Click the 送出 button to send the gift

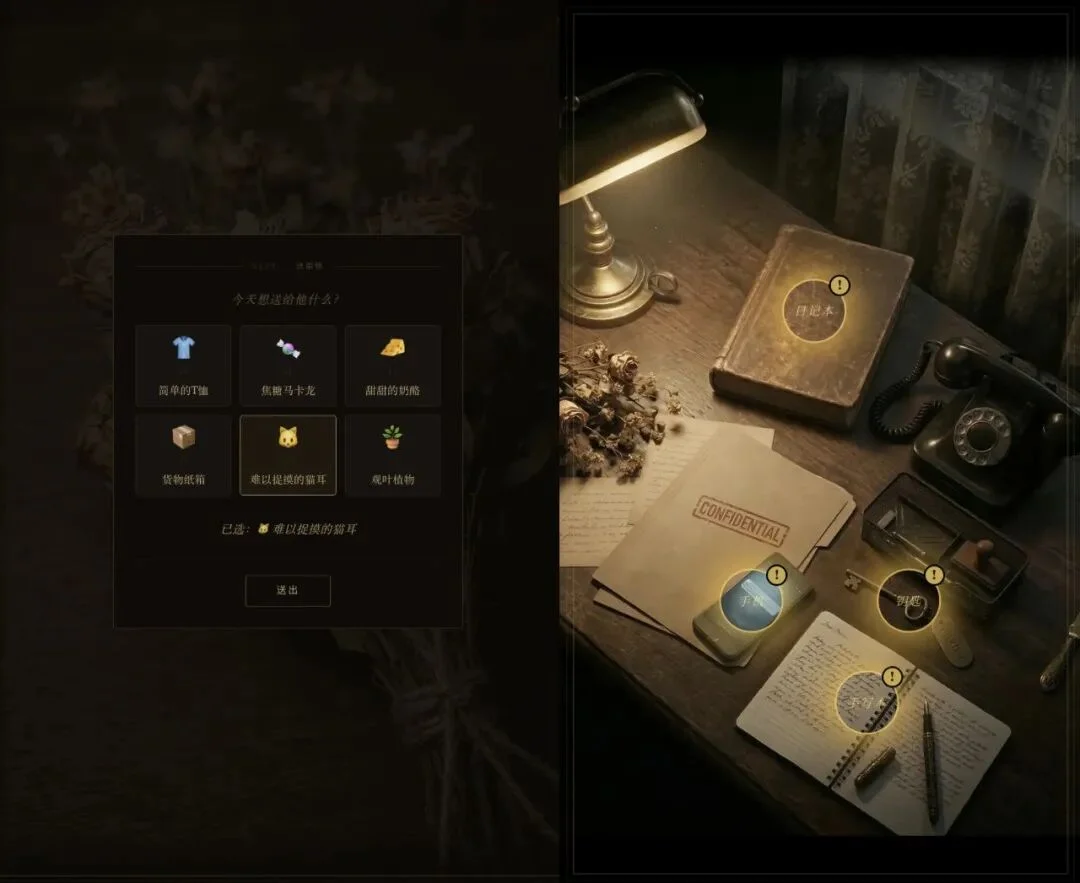pos(288,590)
